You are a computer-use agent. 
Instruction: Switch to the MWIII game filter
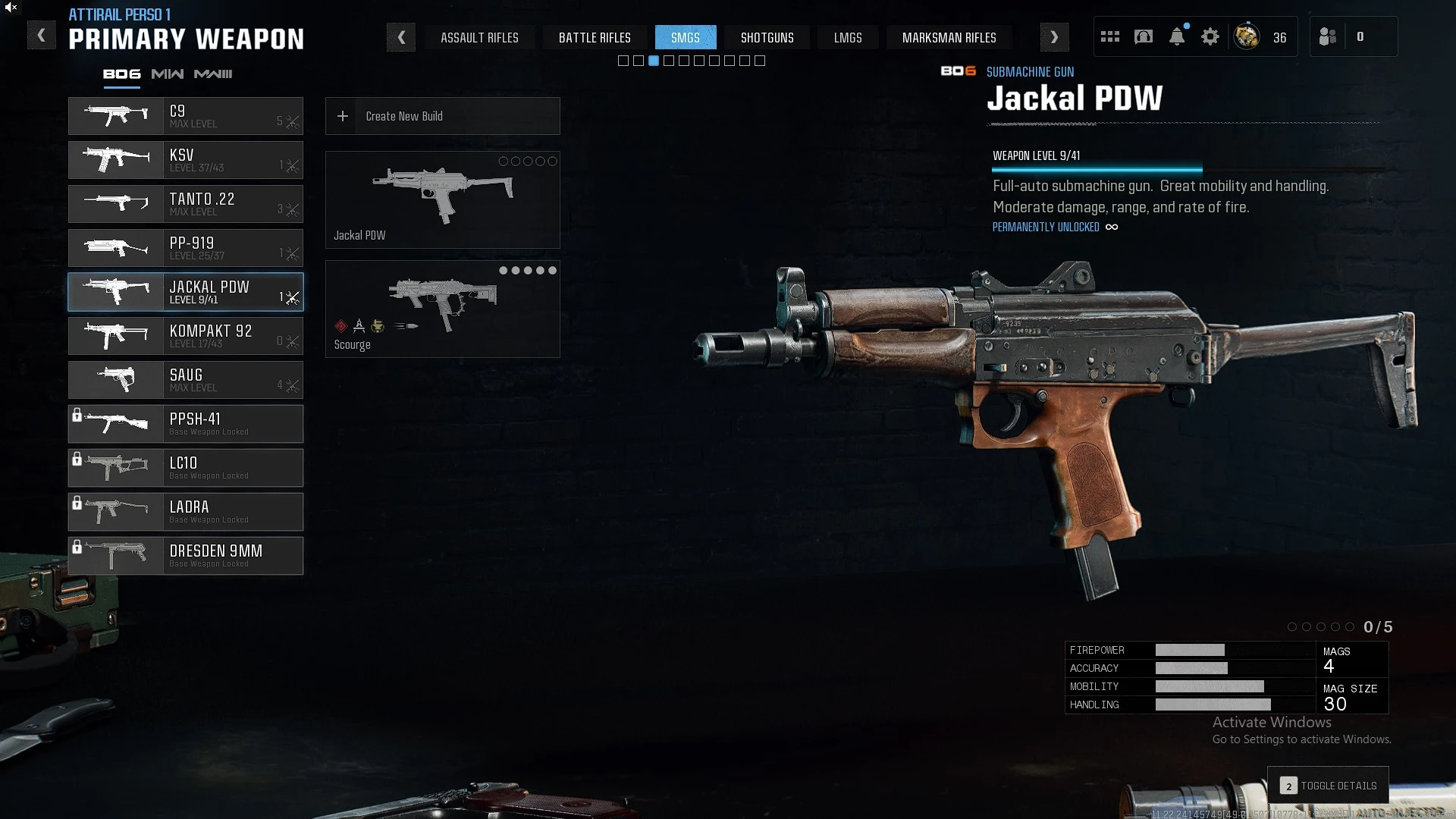click(213, 74)
